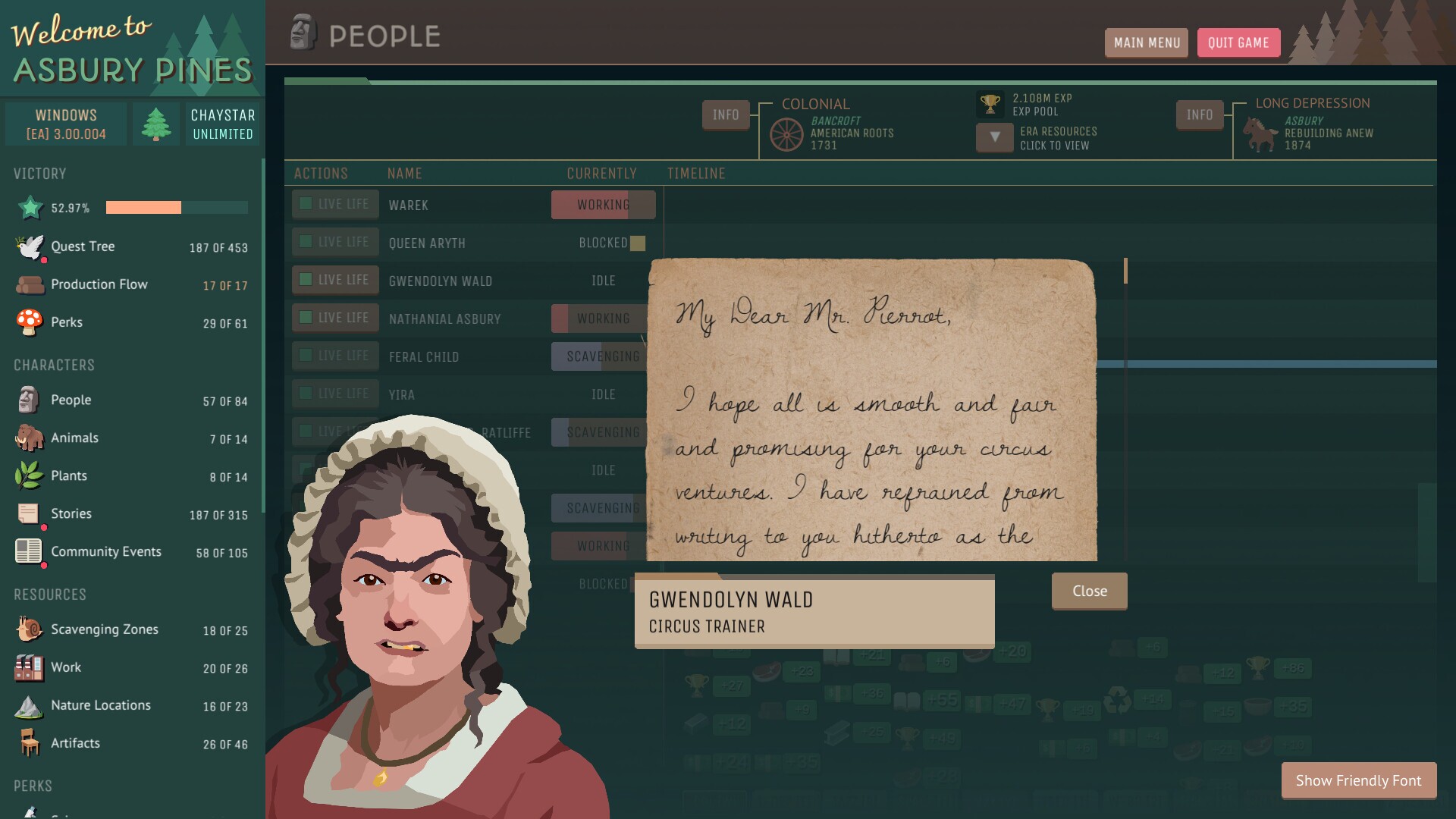Select Quit Game

[x=1238, y=43]
